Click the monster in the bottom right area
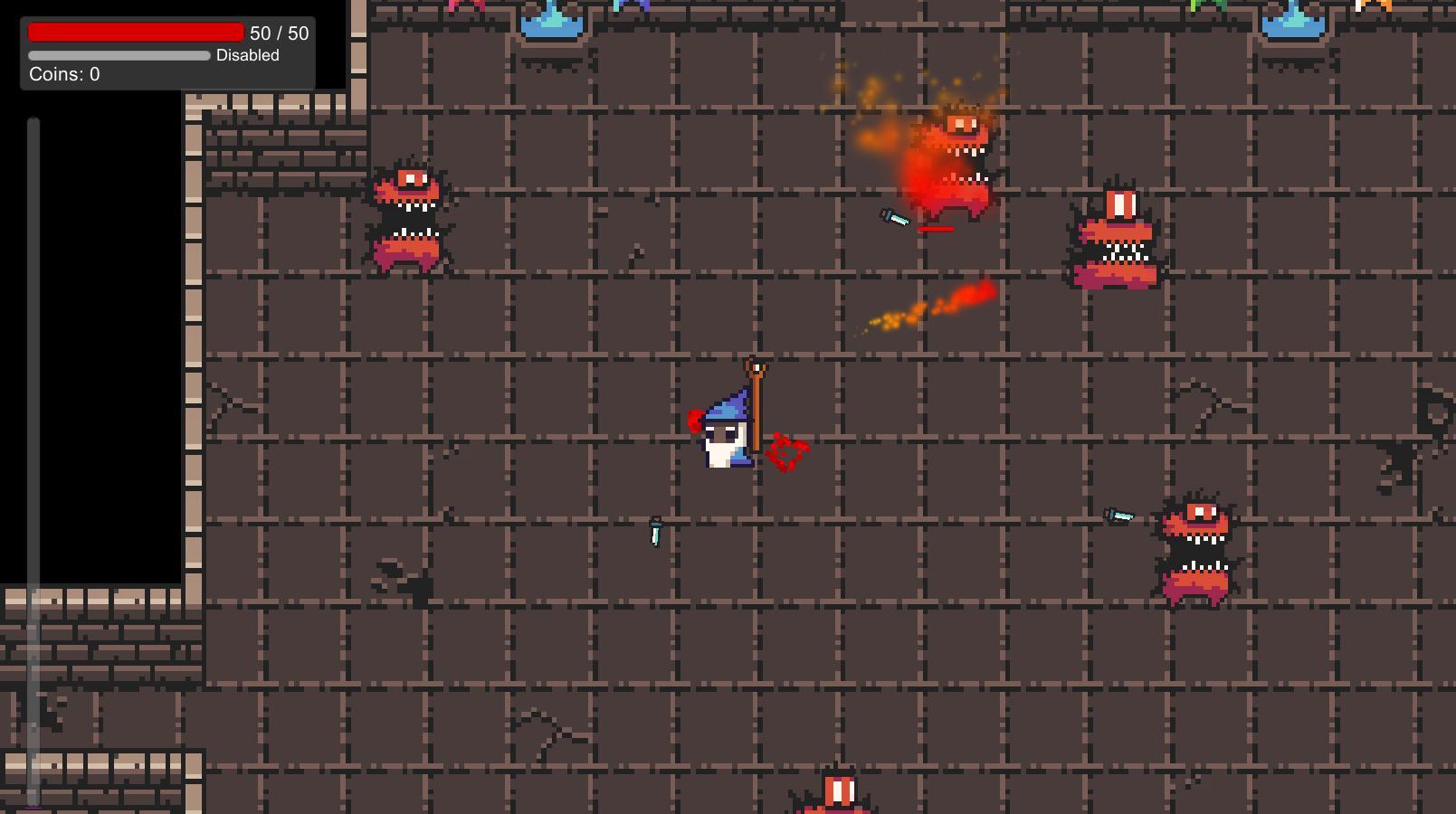This screenshot has width=1456, height=814. (1199, 547)
